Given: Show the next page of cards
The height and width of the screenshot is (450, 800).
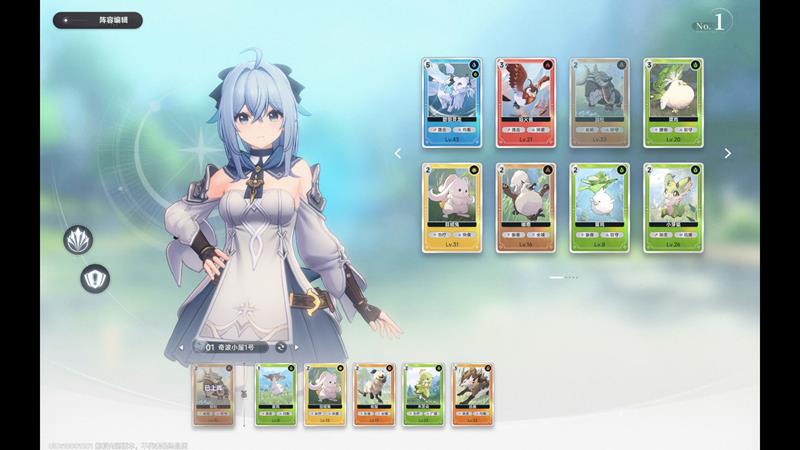Looking at the screenshot, I should (728, 154).
